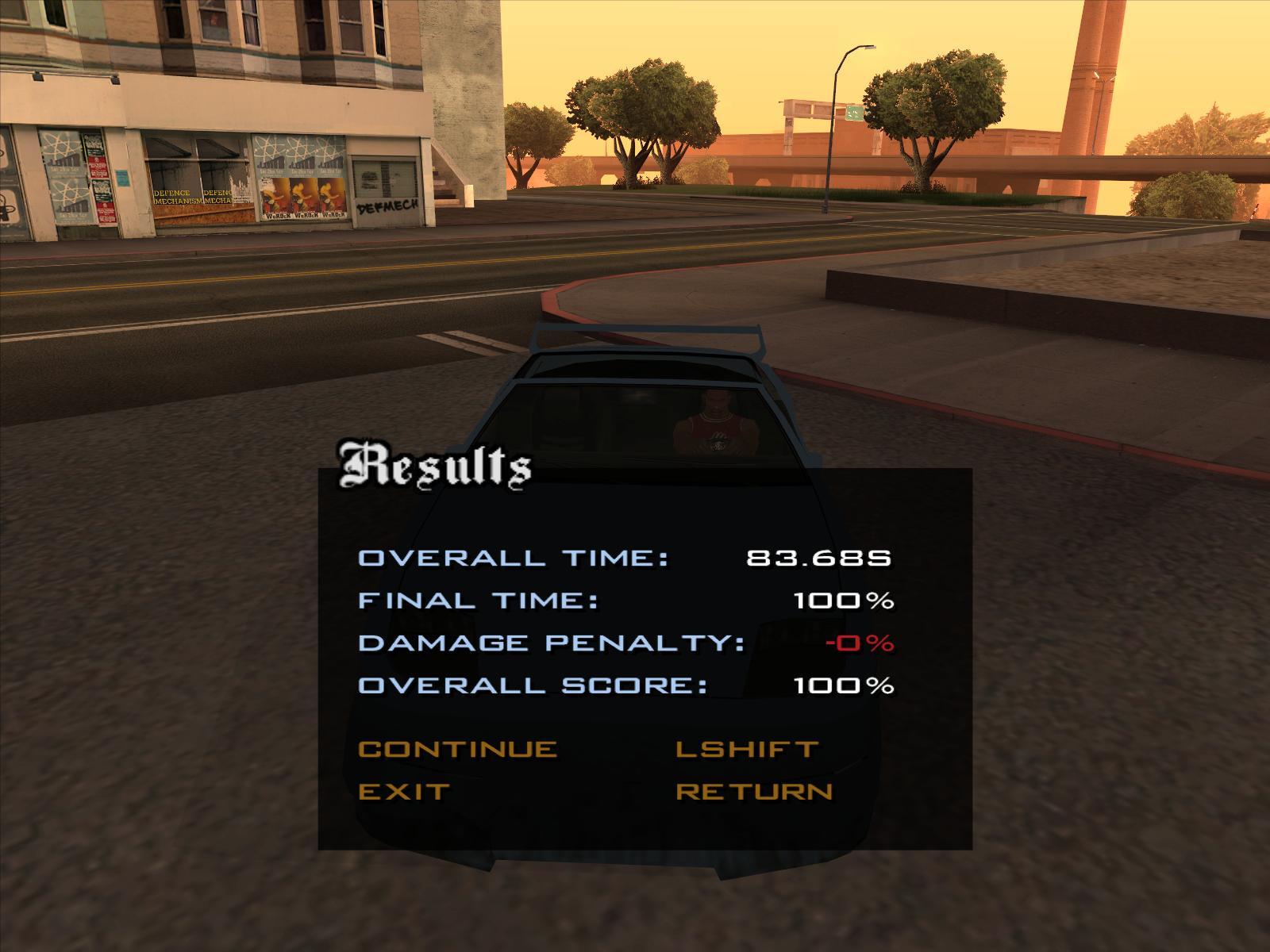The height and width of the screenshot is (952, 1270).
Task: Select Exit on the Results panel
Action: coord(405,791)
